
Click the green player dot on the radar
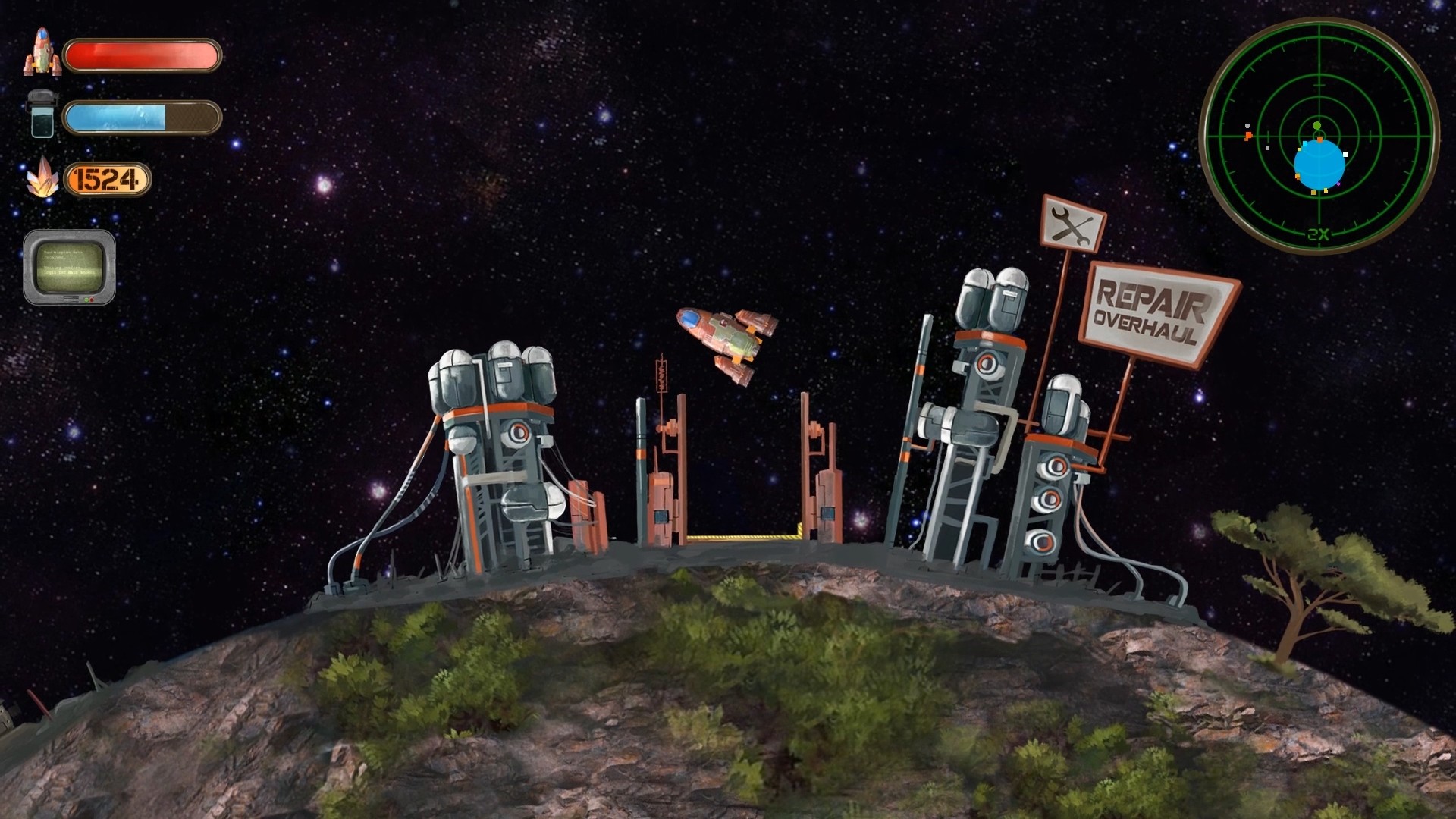point(1316,126)
